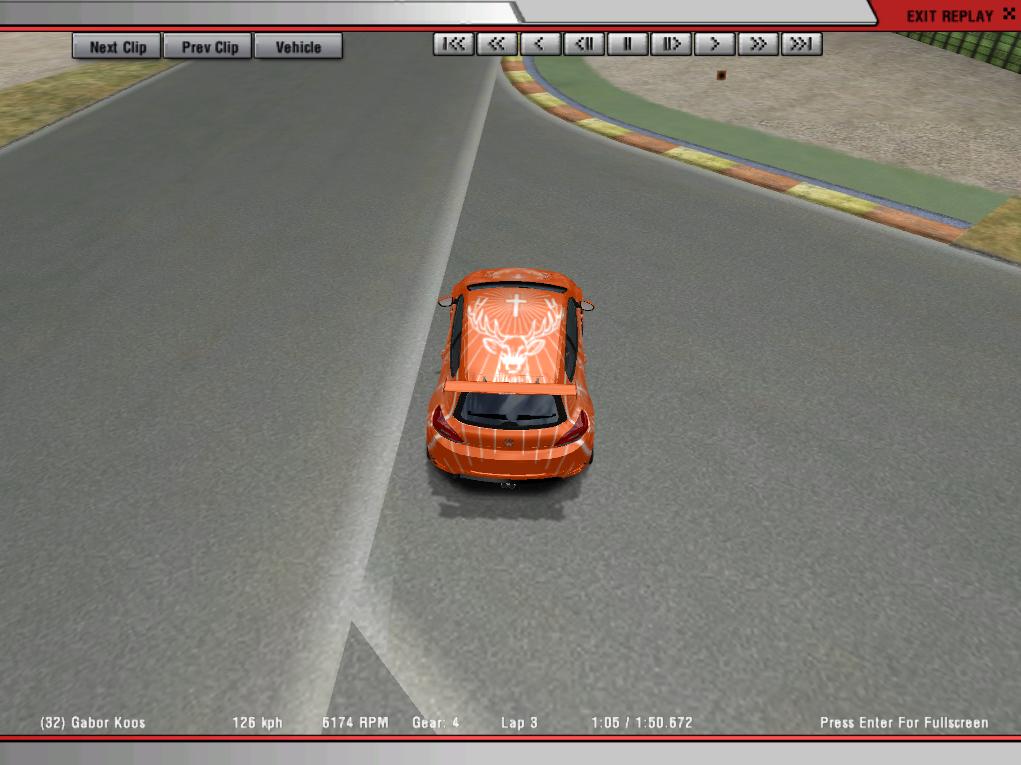Step one frame backward
The height and width of the screenshot is (765, 1021).
[x=584, y=44]
